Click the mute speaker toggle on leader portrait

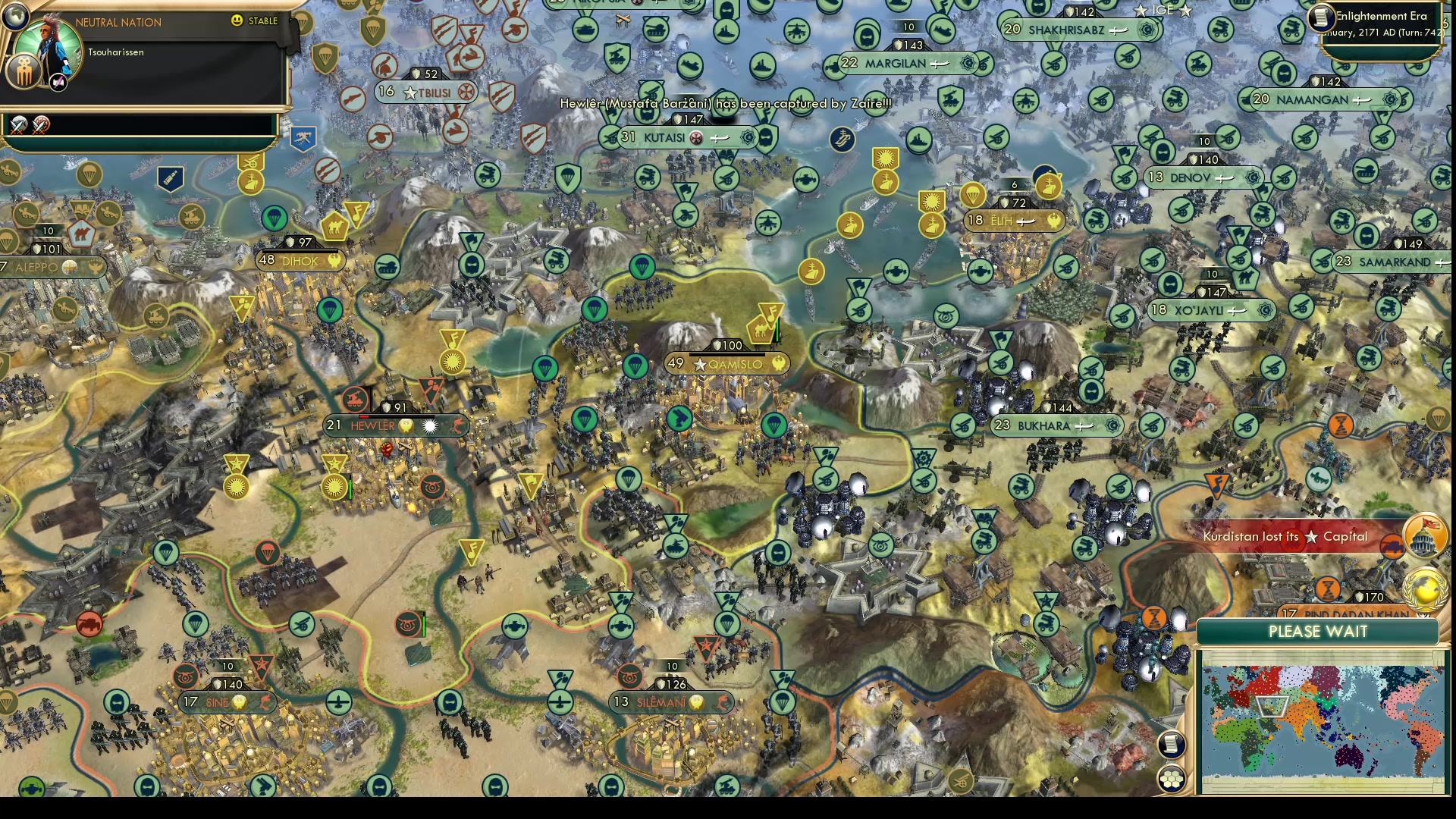click(x=58, y=83)
